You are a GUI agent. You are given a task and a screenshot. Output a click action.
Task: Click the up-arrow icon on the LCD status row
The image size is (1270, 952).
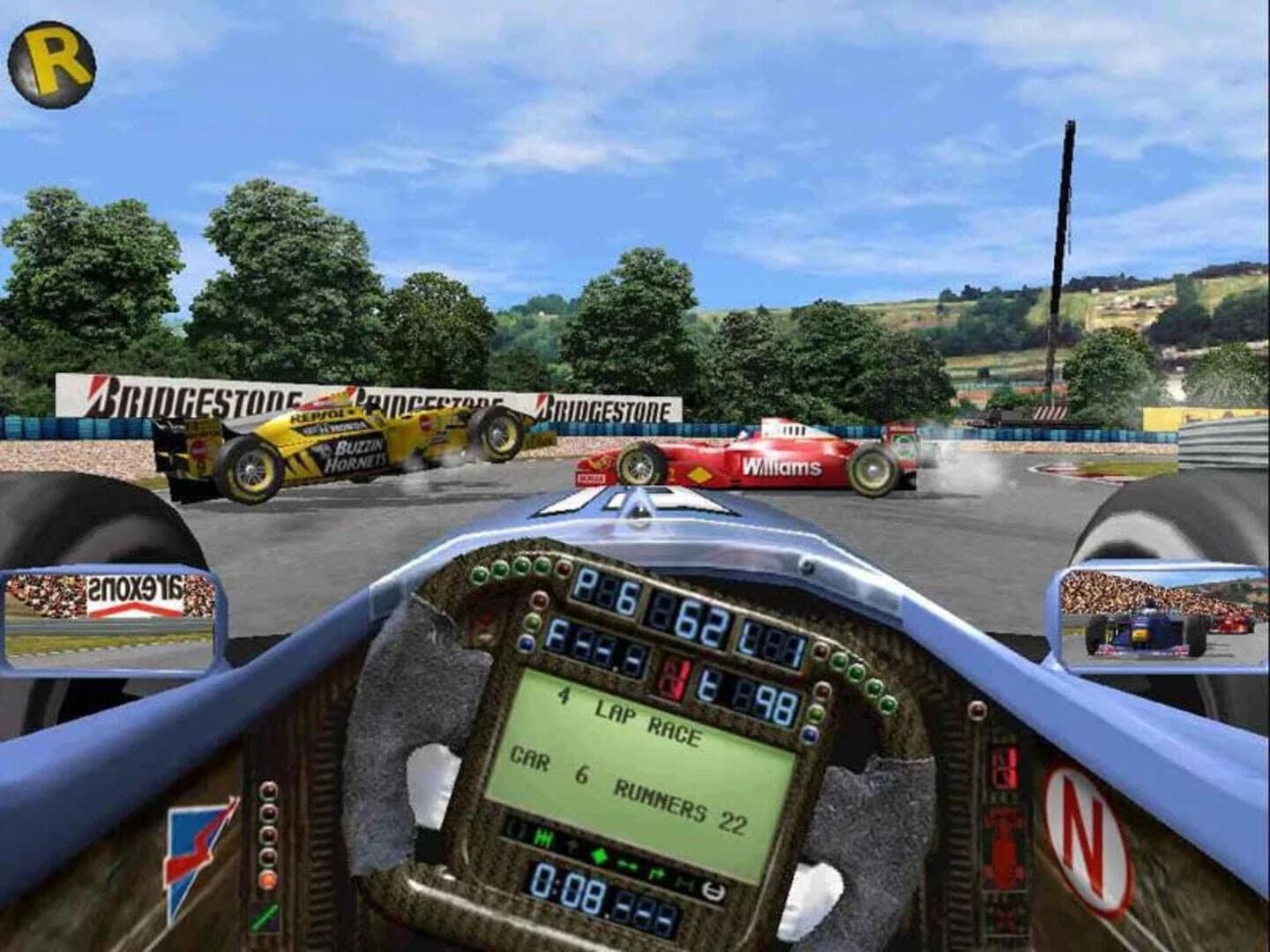click(571, 843)
